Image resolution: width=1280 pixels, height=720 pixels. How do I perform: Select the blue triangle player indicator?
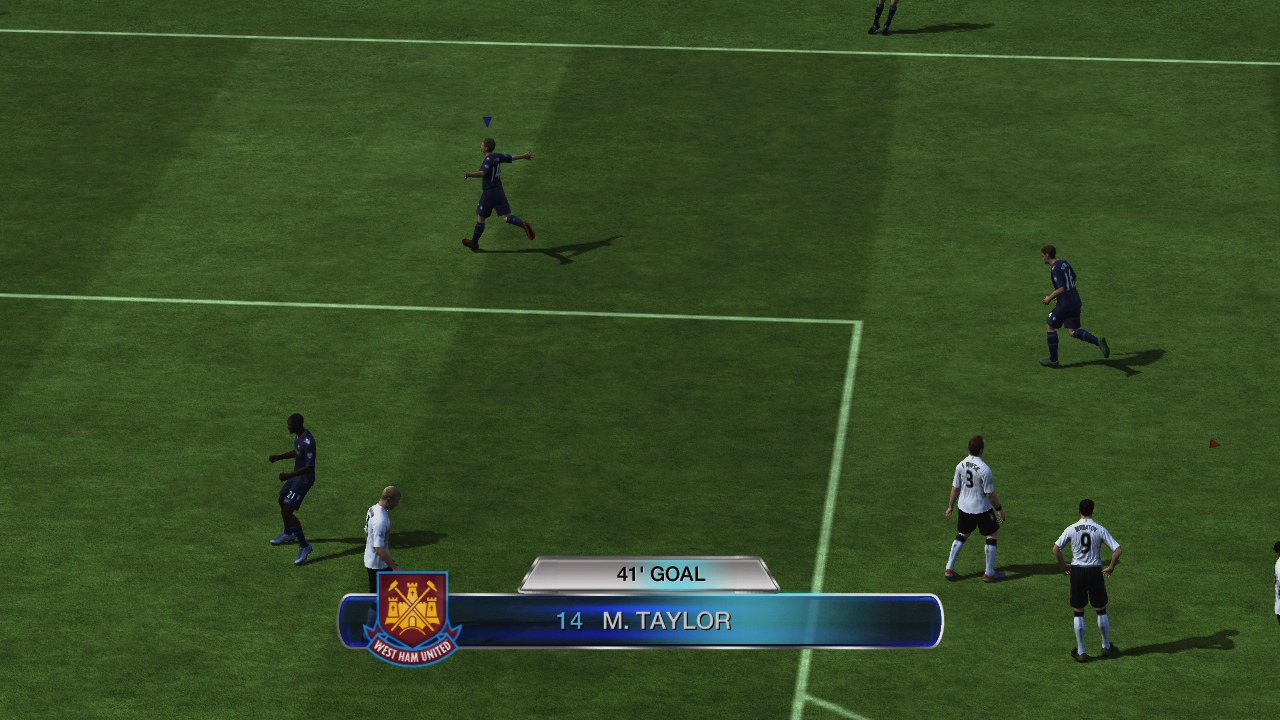coord(486,120)
